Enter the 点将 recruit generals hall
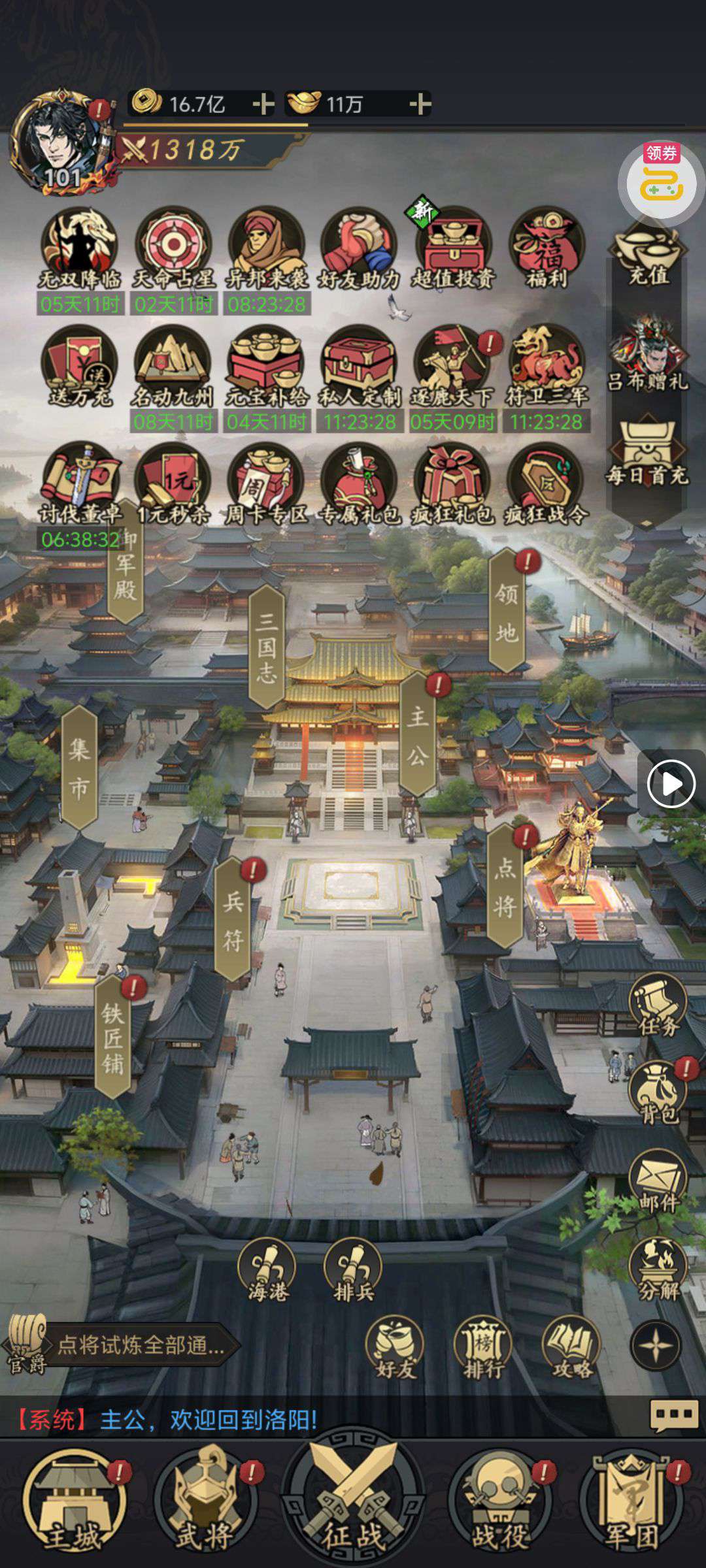Viewport: 706px width, 1568px height. click(x=505, y=885)
